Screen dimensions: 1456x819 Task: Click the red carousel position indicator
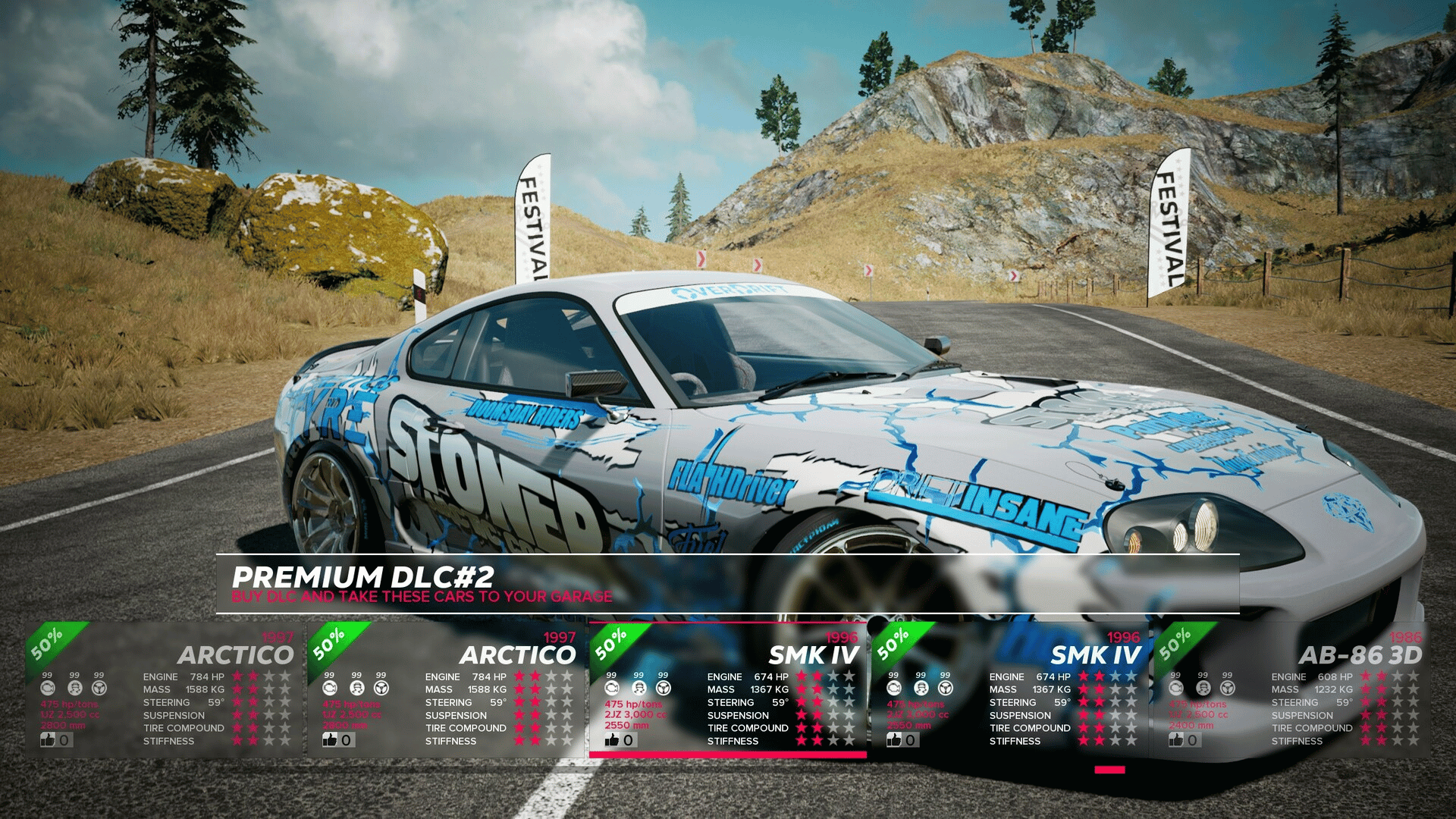click(1109, 770)
